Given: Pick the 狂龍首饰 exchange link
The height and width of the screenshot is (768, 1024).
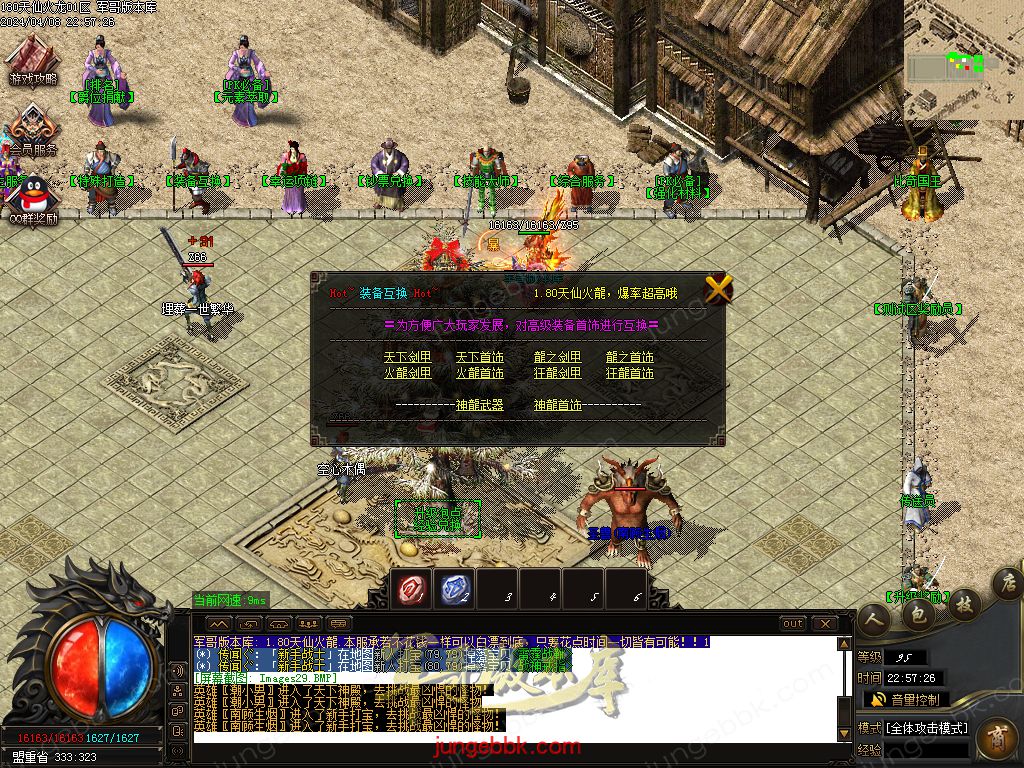Looking at the screenshot, I should point(630,373).
